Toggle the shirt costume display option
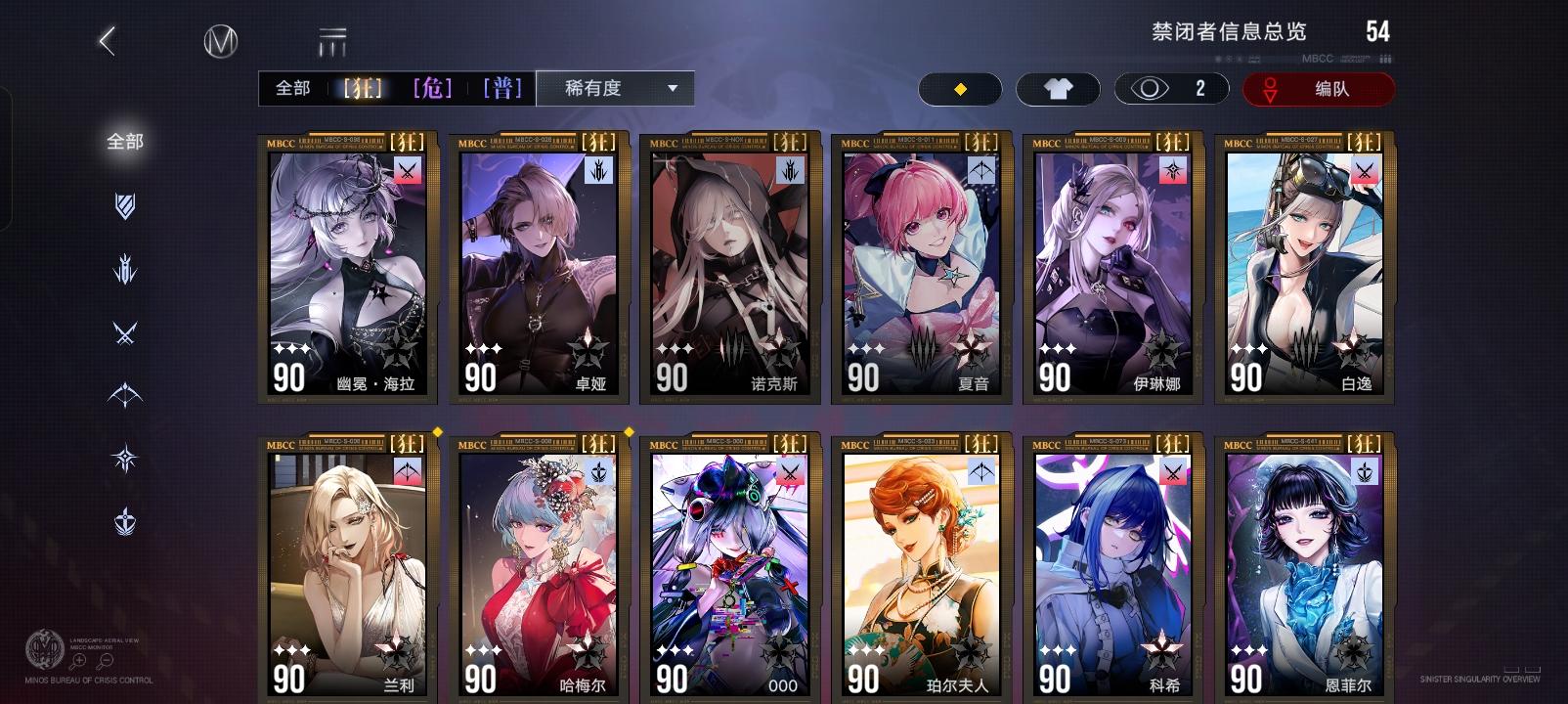Screen dimensions: 1568x704 pyautogui.click(x=1059, y=88)
